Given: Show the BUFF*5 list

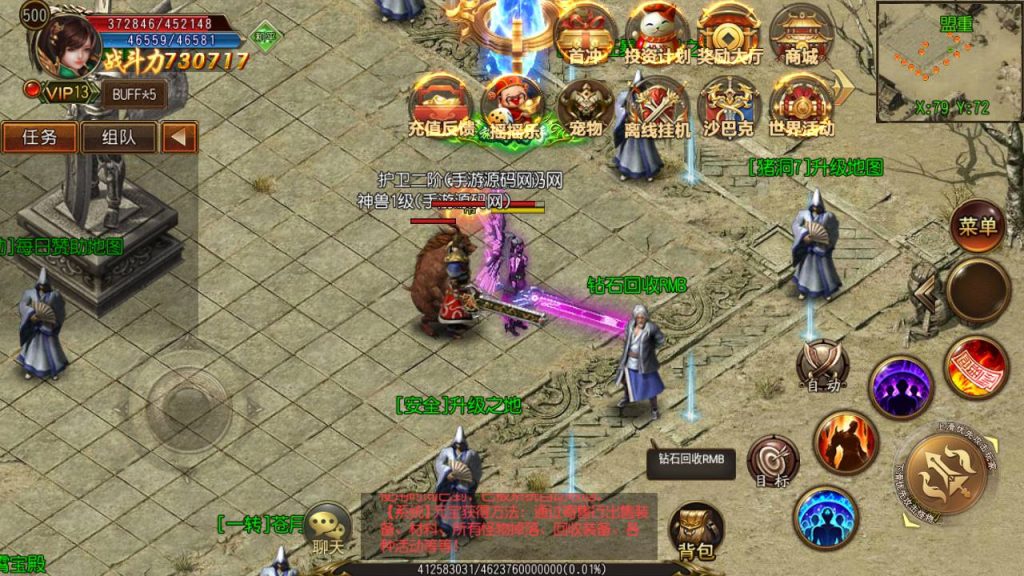Looking at the screenshot, I should click(133, 93).
